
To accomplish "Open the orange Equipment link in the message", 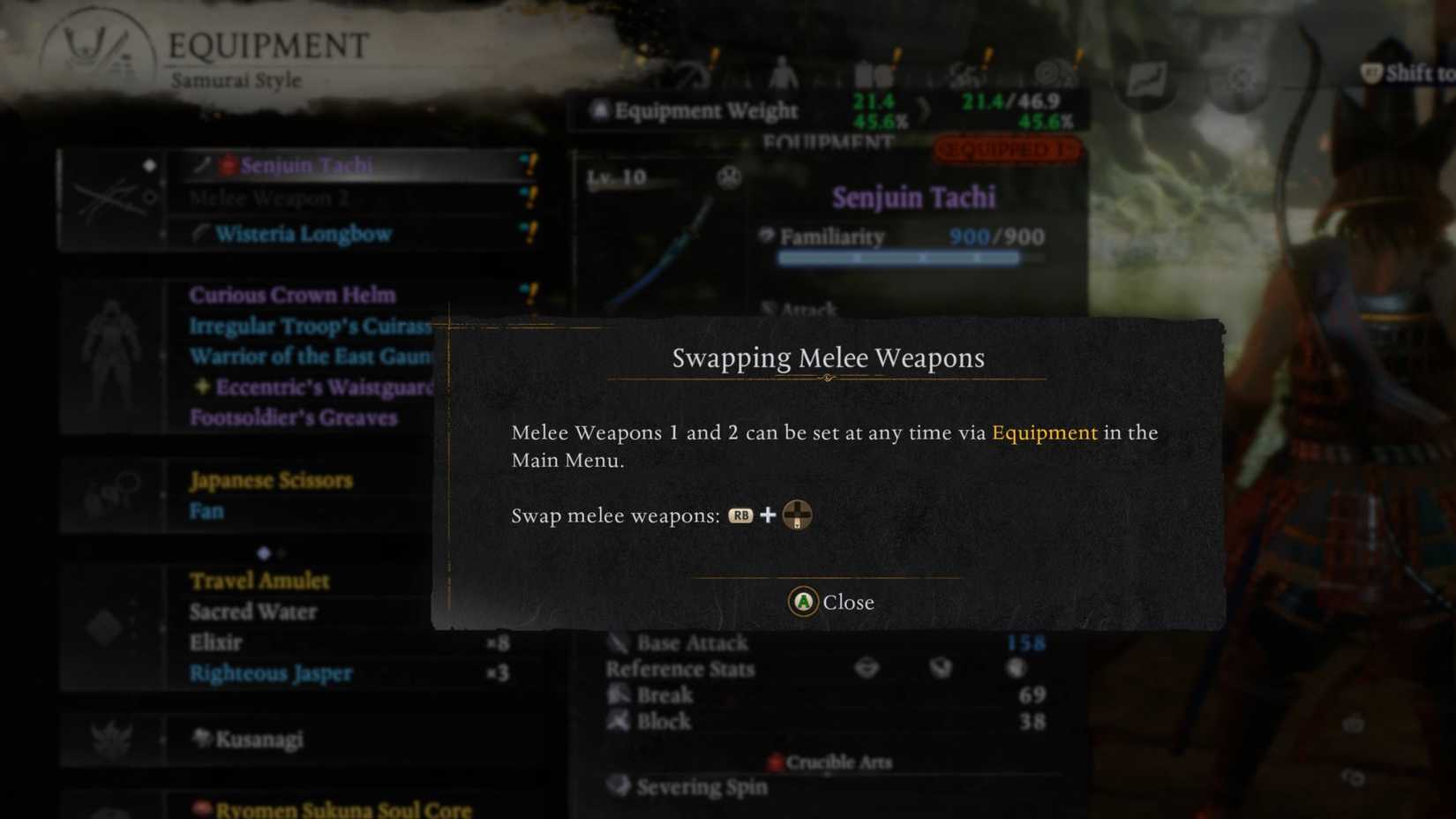I will pyautogui.click(x=1044, y=433).
